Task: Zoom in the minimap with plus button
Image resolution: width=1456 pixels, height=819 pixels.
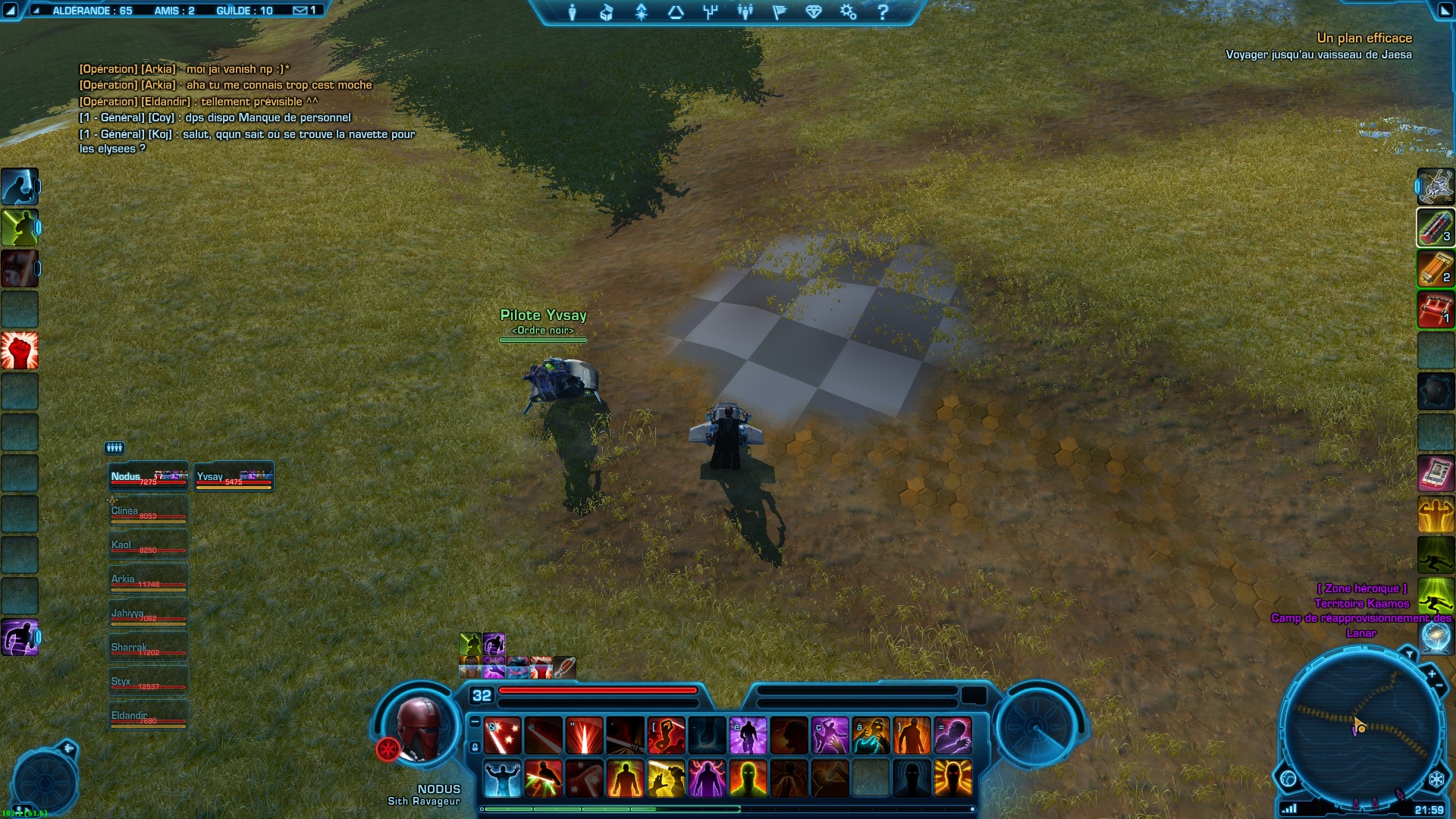Action: point(1431,673)
